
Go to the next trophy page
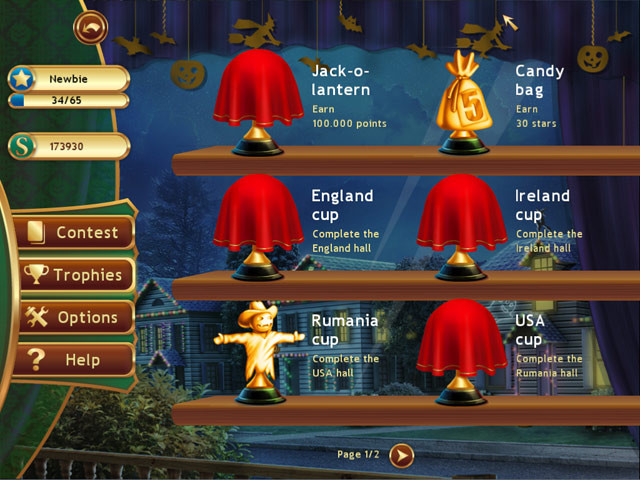click(x=400, y=455)
